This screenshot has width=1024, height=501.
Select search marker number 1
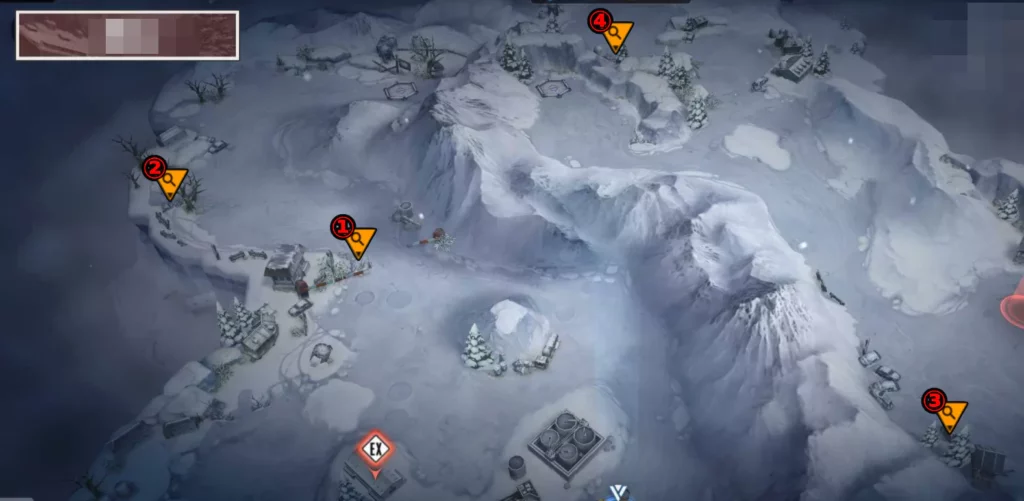click(357, 238)
